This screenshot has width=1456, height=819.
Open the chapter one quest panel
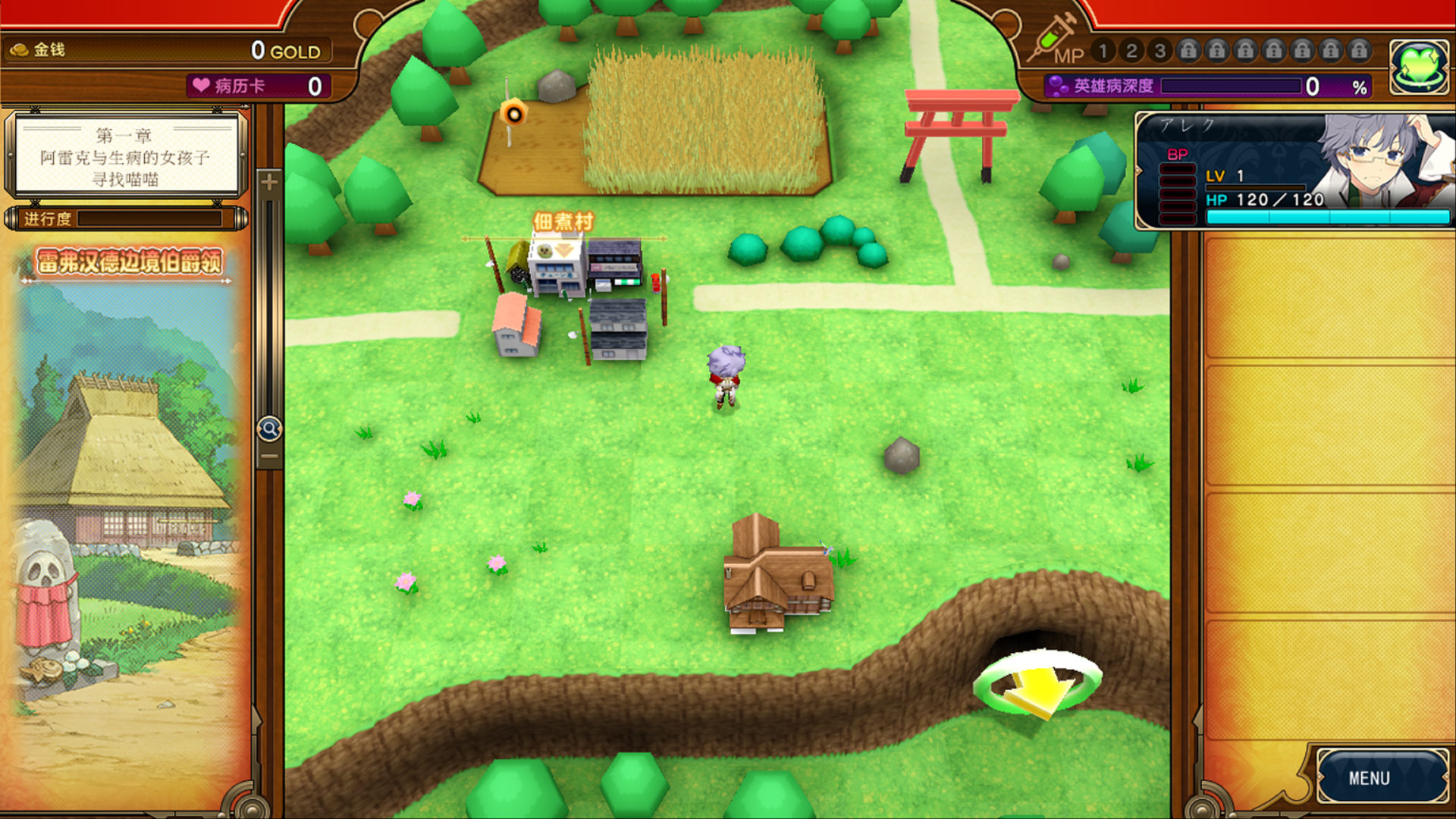(126, 157)
